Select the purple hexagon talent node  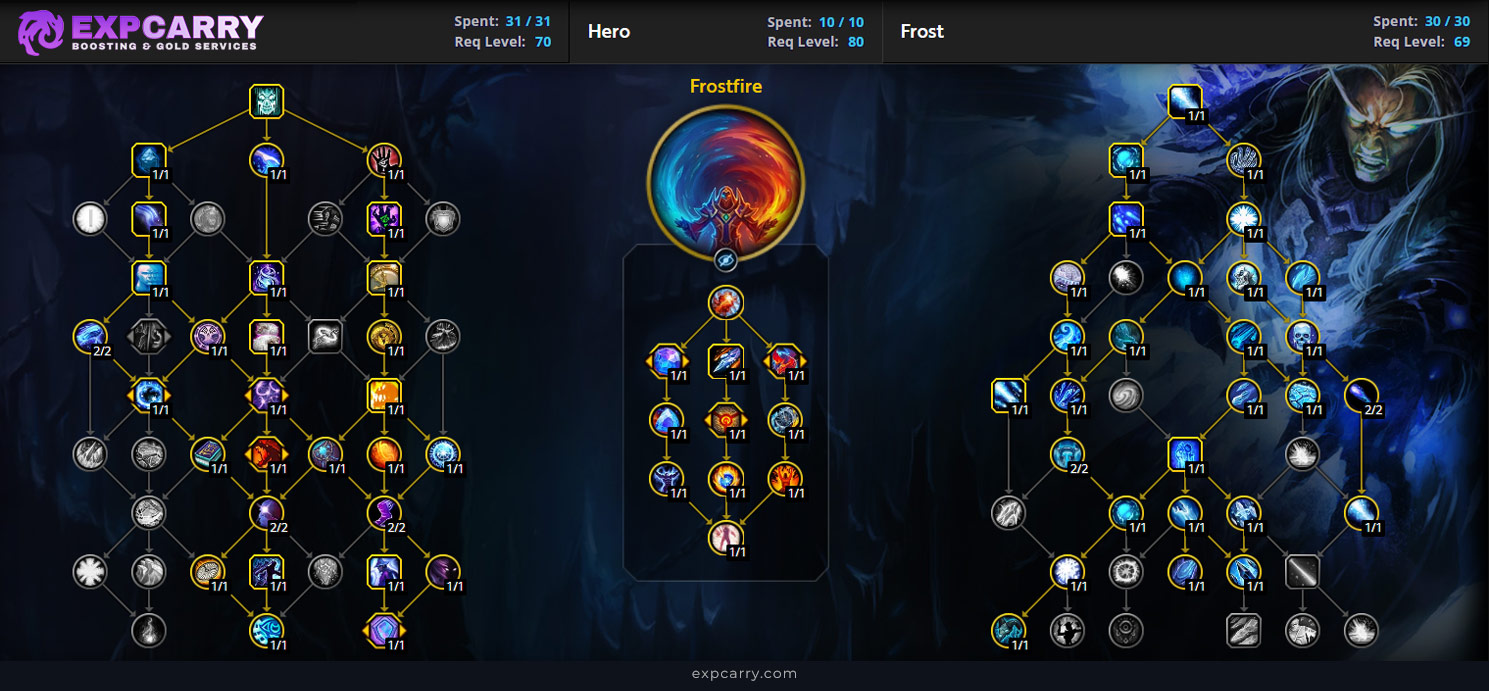tap(384, 630)
